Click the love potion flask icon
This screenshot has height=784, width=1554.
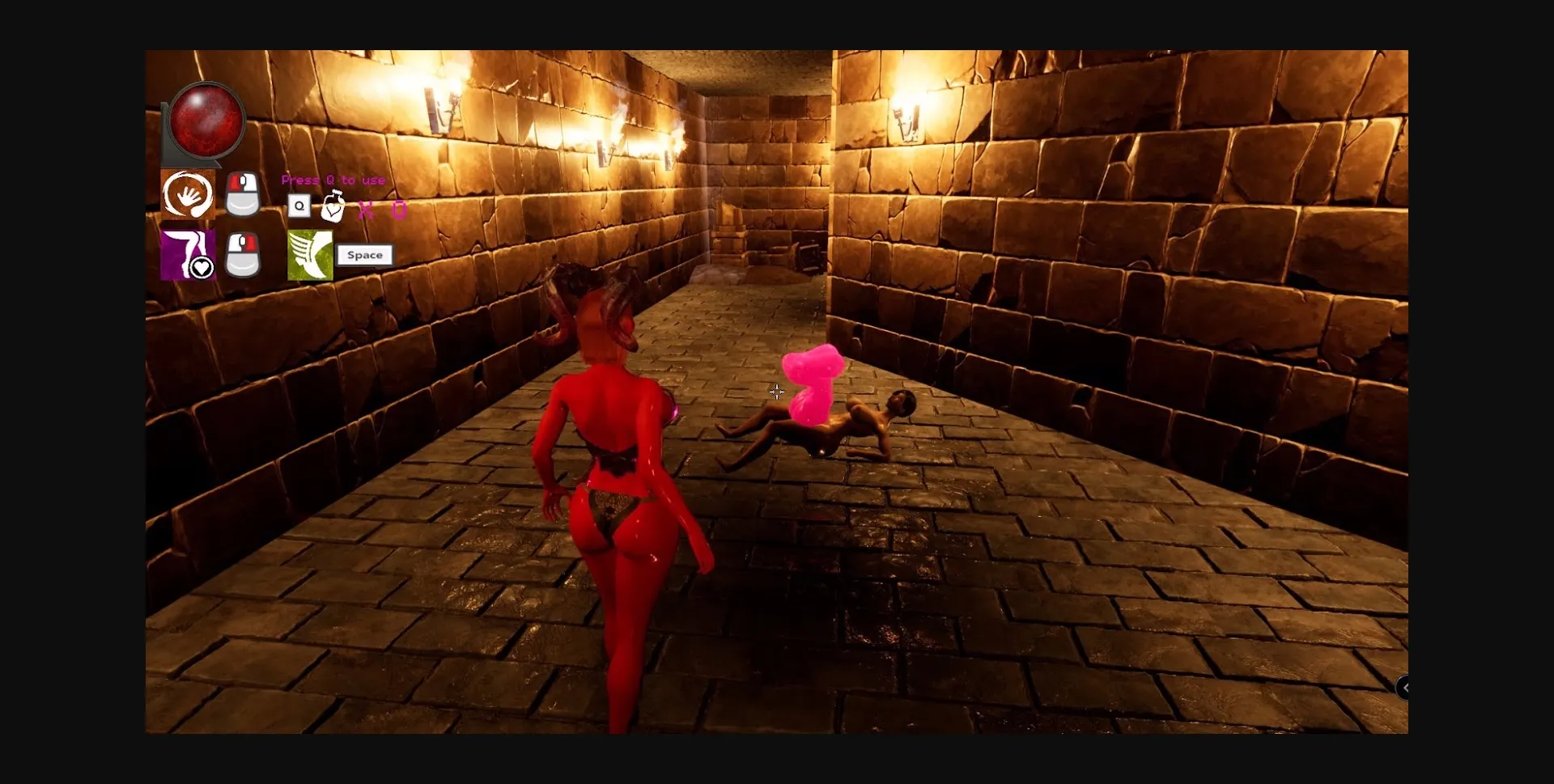point(333,206)
